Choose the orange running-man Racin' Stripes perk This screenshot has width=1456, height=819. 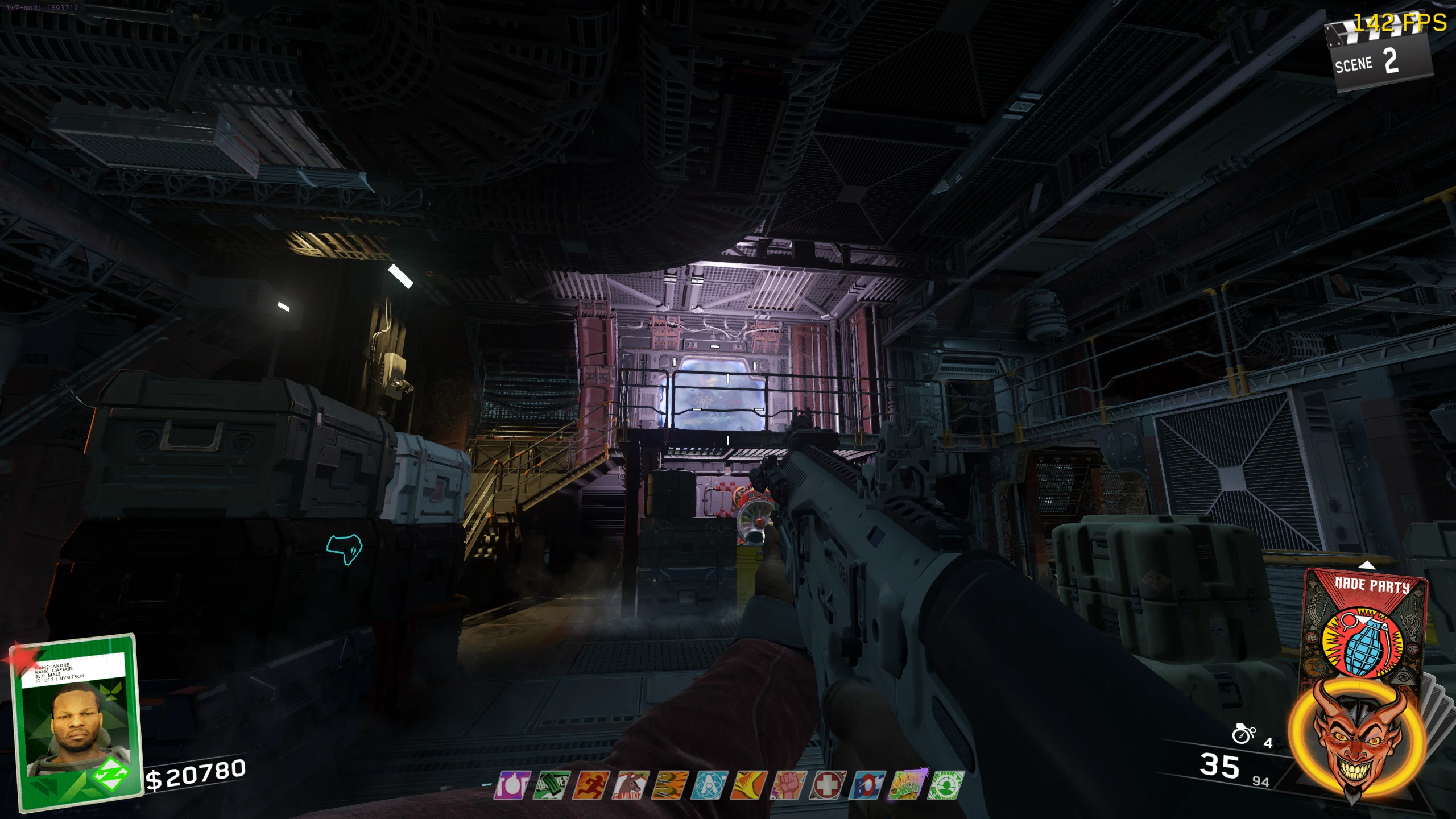(x=591, y=785)
